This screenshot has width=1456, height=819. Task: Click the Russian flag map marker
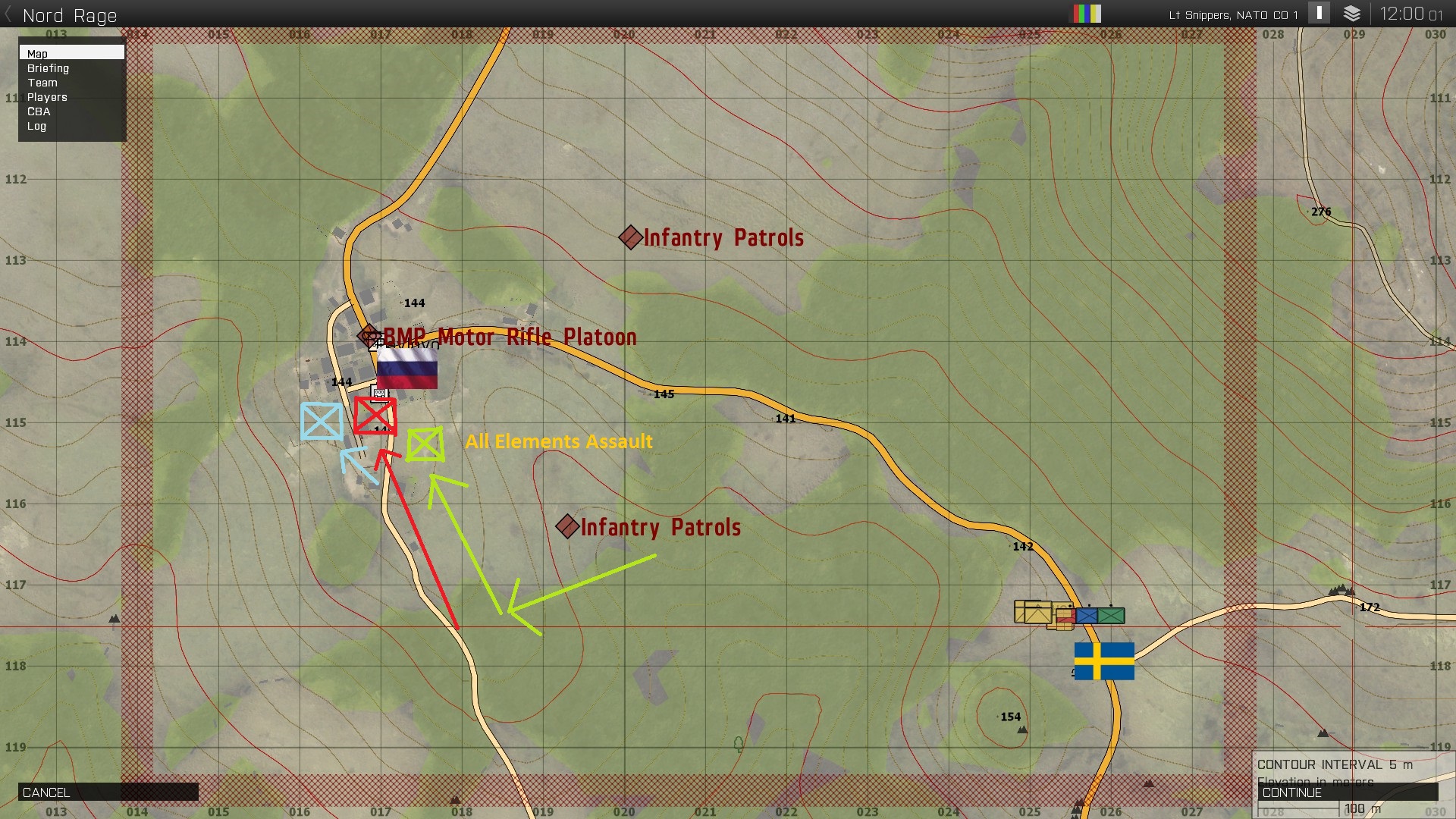coord(407,369)
